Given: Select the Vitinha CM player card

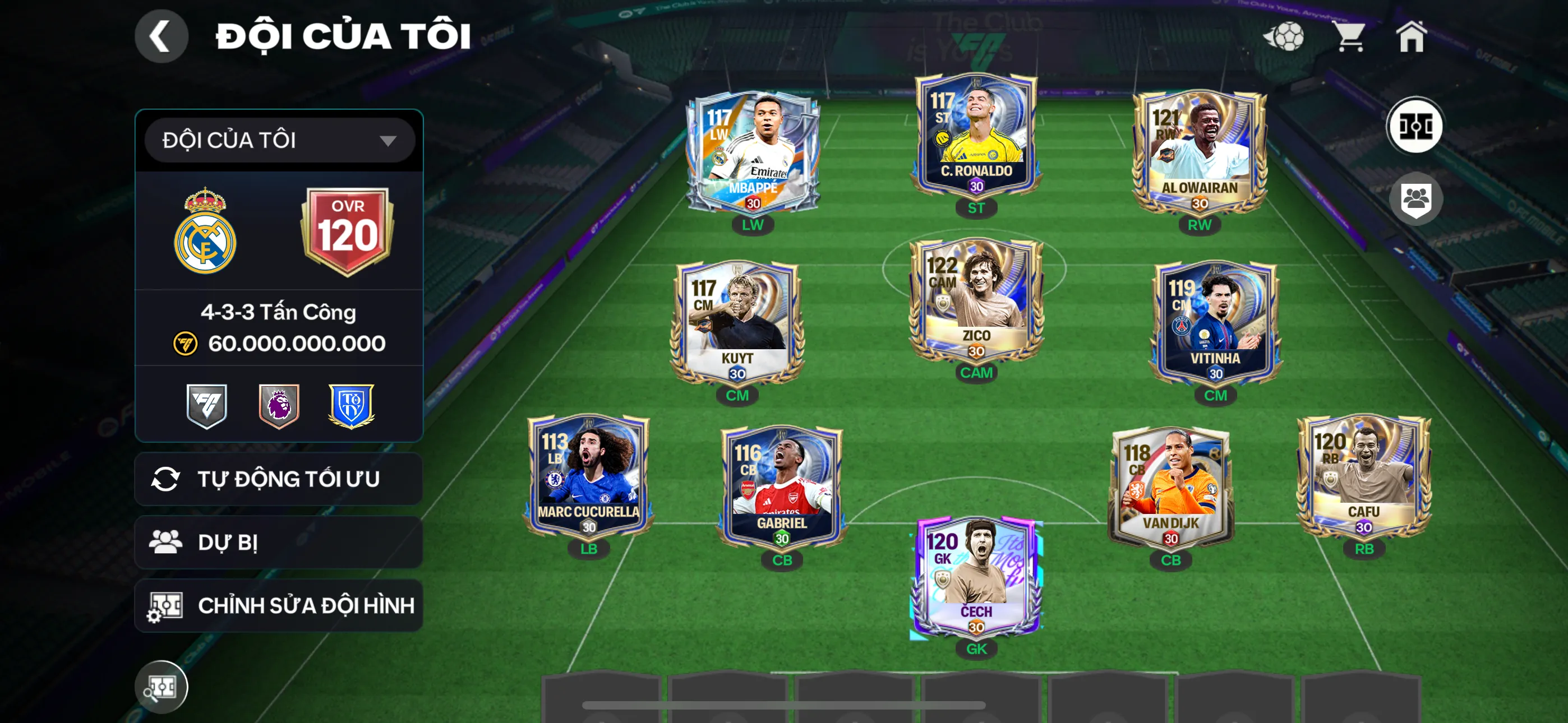Looking at the screenshot, I should pyautogui.click(x=1216, y=323).
